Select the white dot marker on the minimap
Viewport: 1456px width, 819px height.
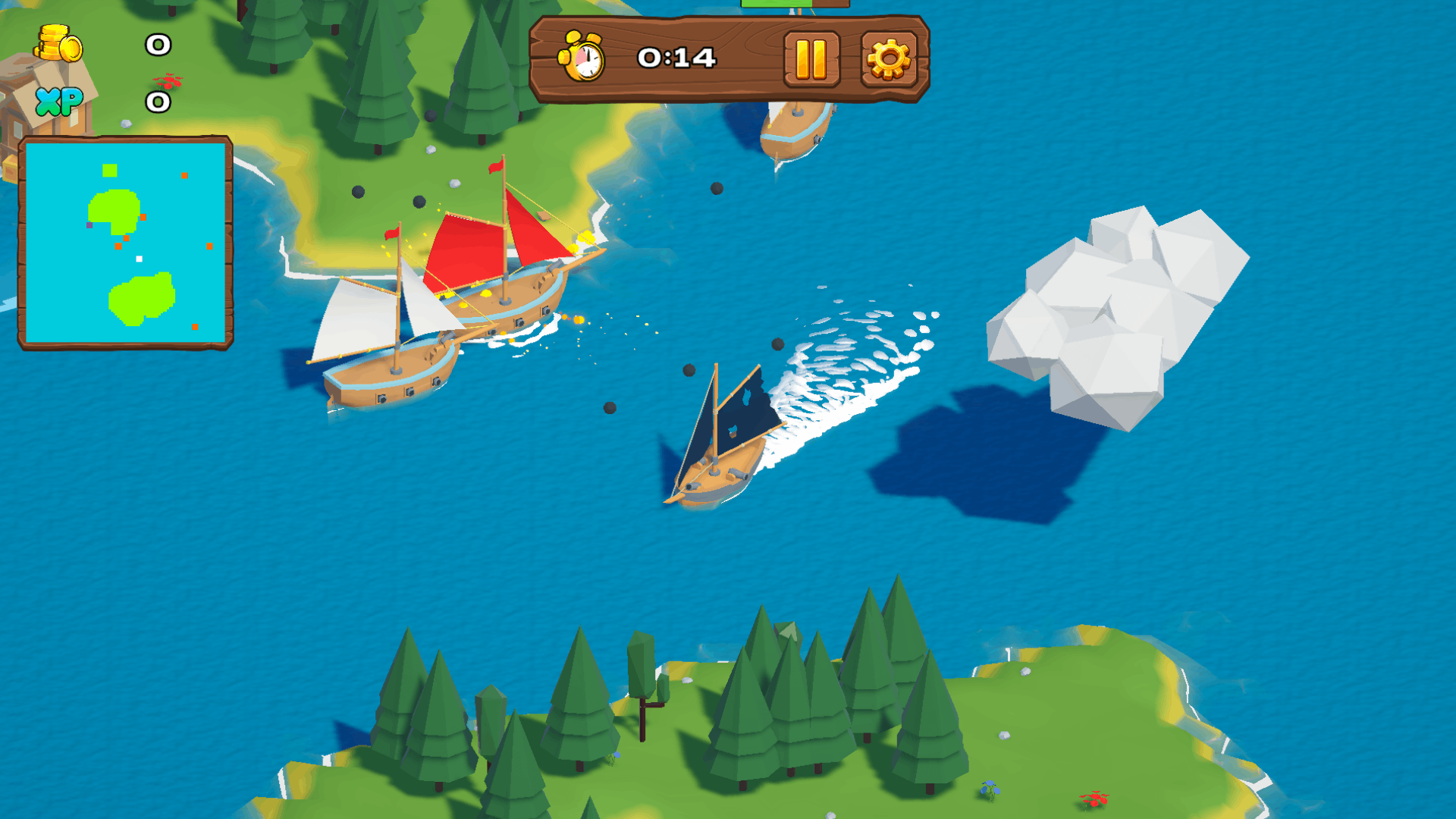pyautogui.click(x=139, y=259)
